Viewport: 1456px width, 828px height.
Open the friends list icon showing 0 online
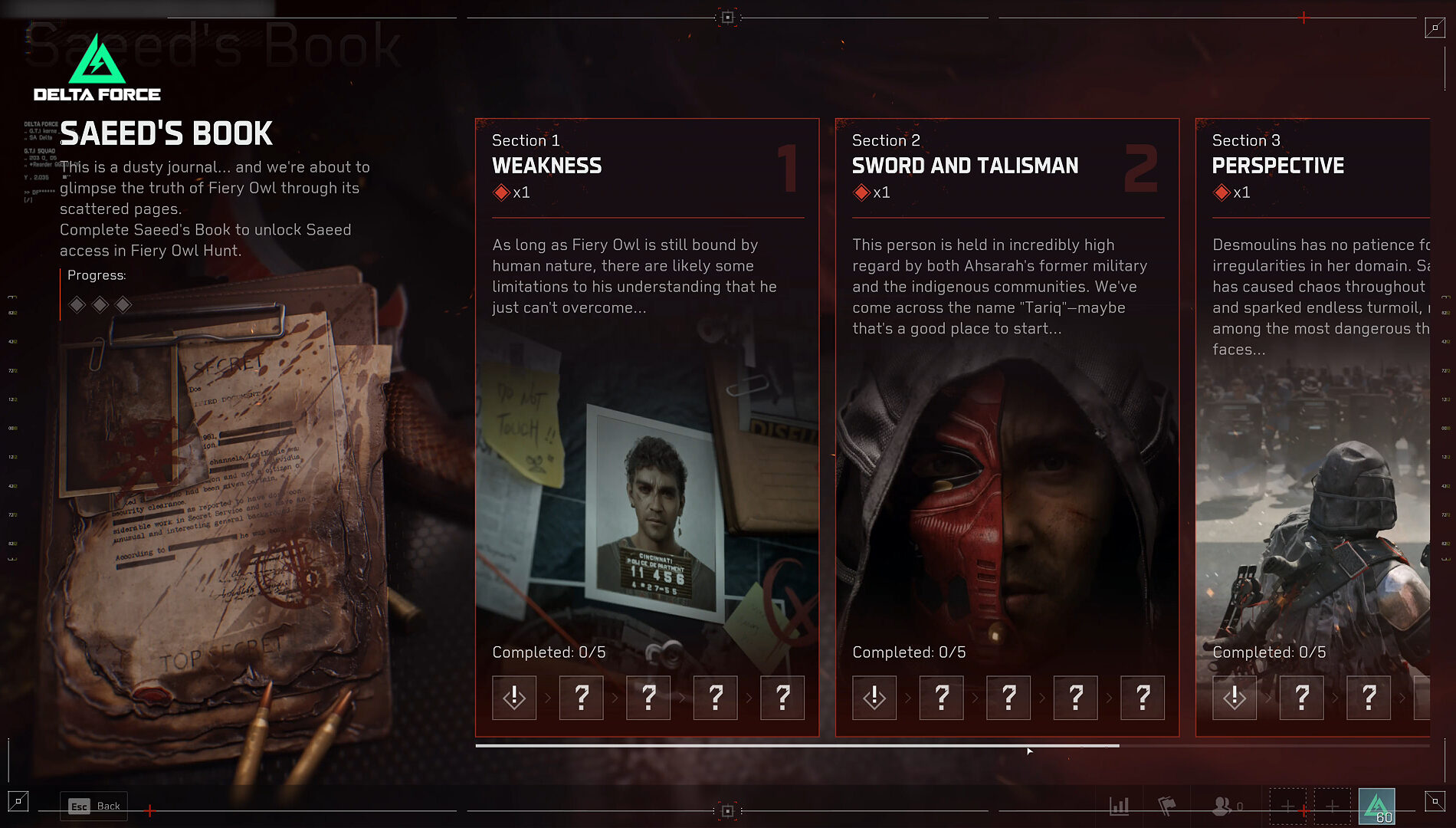coord(1221,806)
